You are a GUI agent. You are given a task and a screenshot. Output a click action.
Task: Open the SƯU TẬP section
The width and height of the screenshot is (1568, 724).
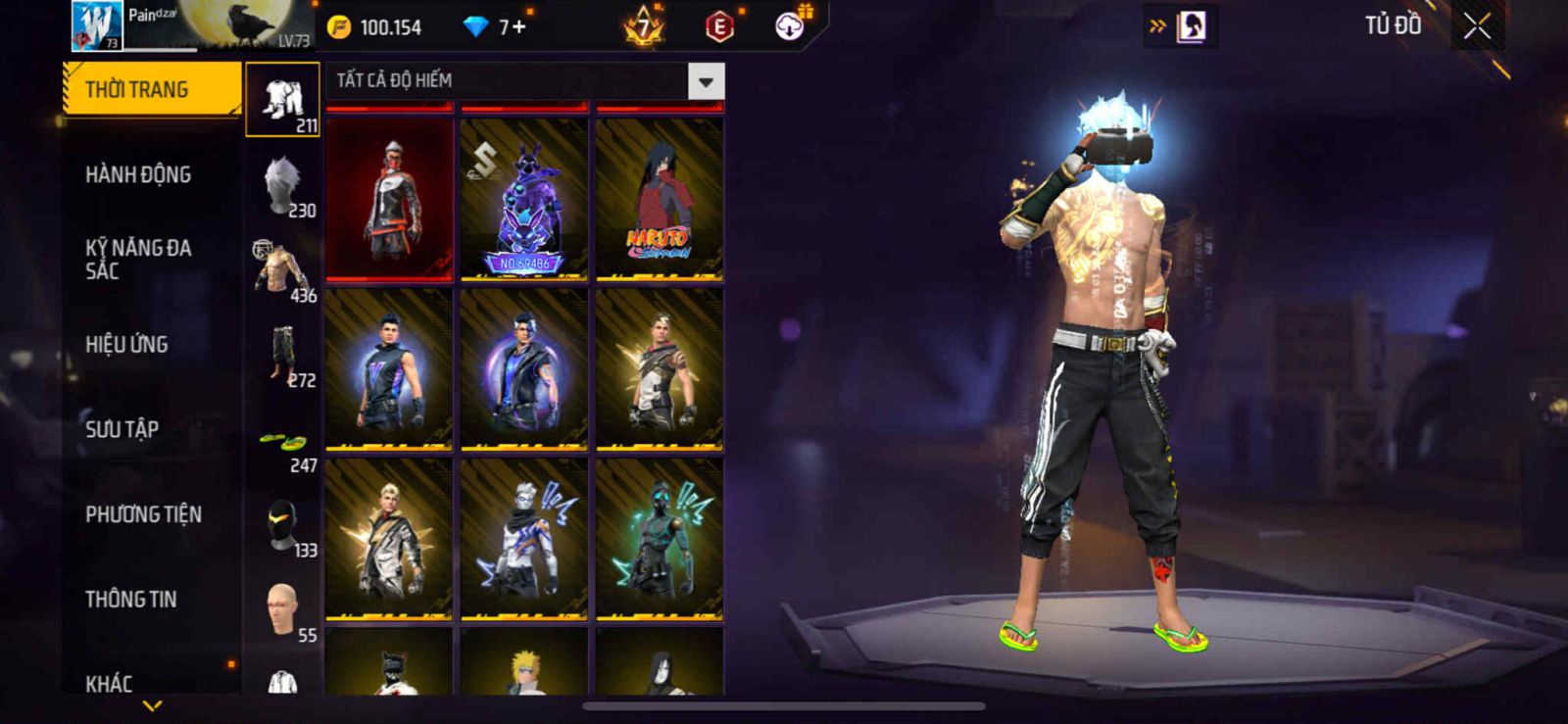click(x=122, y=429)
